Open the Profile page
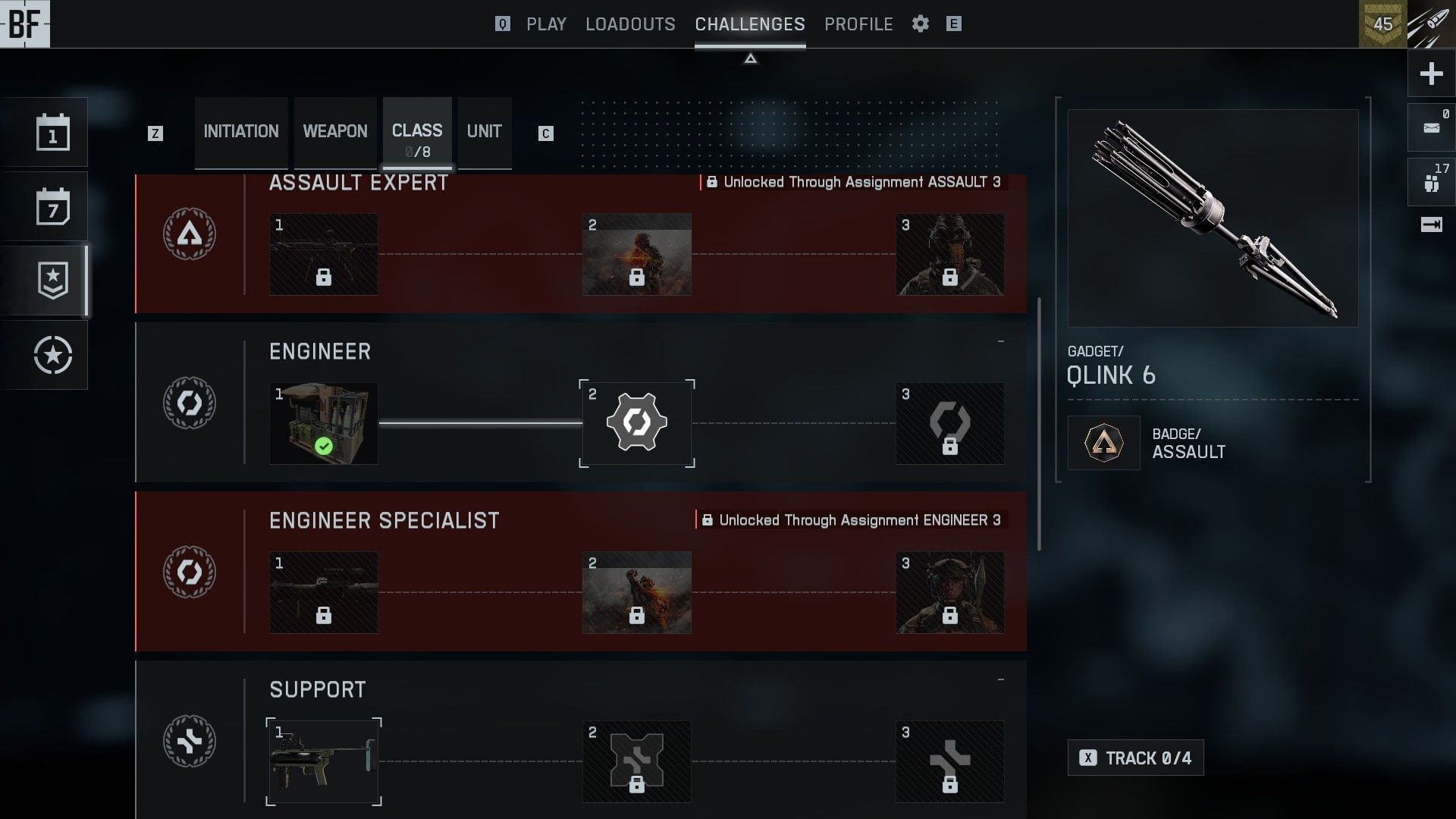The height and width of the screenshot is (819, 1456). tap(858, 24)
